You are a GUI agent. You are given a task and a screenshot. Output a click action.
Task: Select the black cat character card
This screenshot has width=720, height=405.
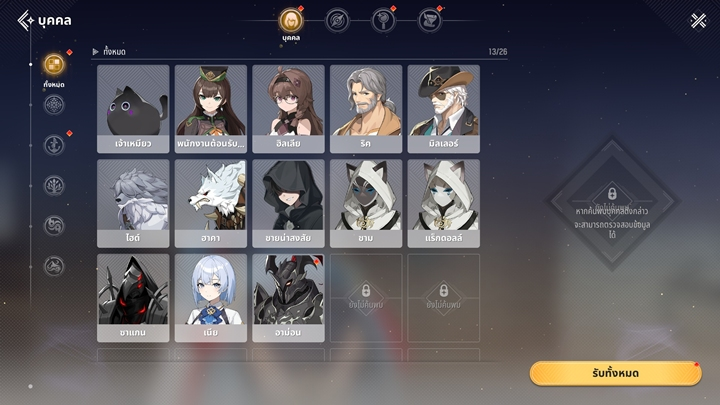click(133, 108)
